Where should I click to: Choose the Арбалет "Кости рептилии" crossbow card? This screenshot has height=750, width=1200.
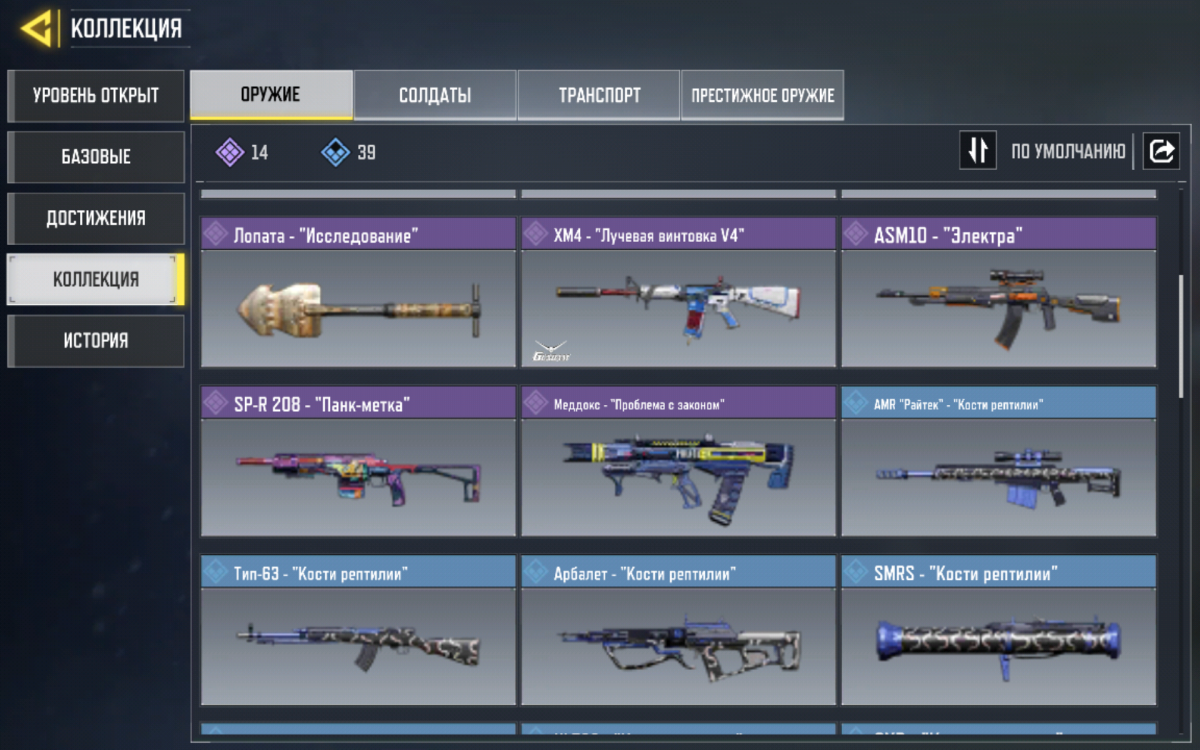[x=678, y=631]
